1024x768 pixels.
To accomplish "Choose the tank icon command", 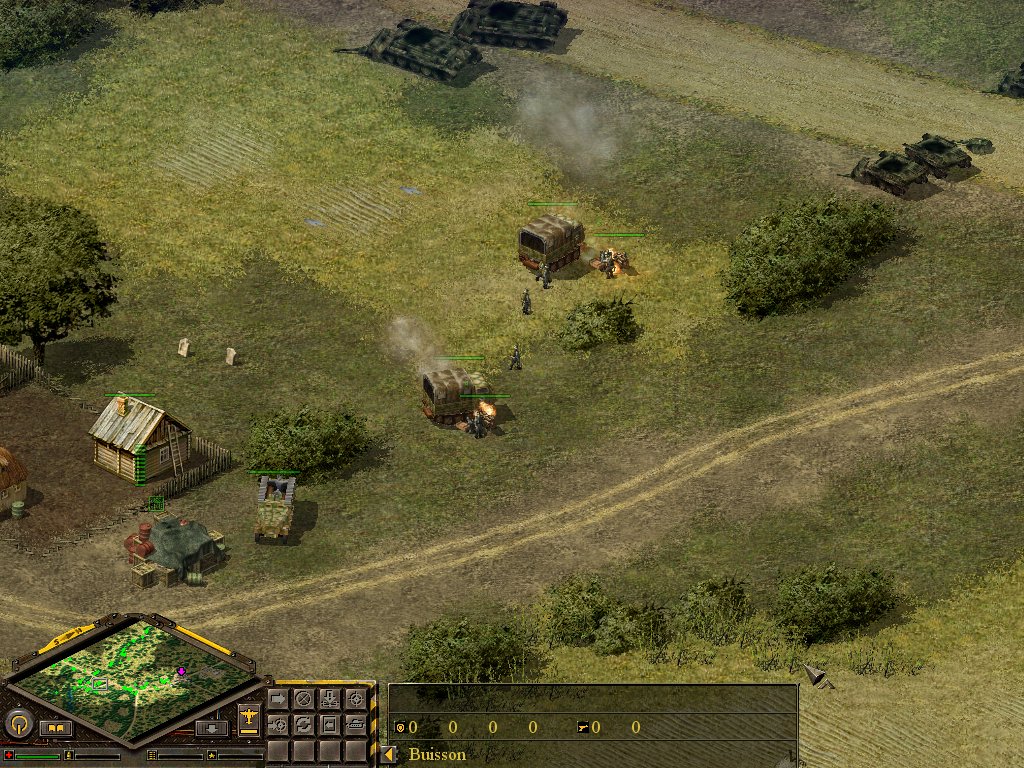I will point(355,724).
